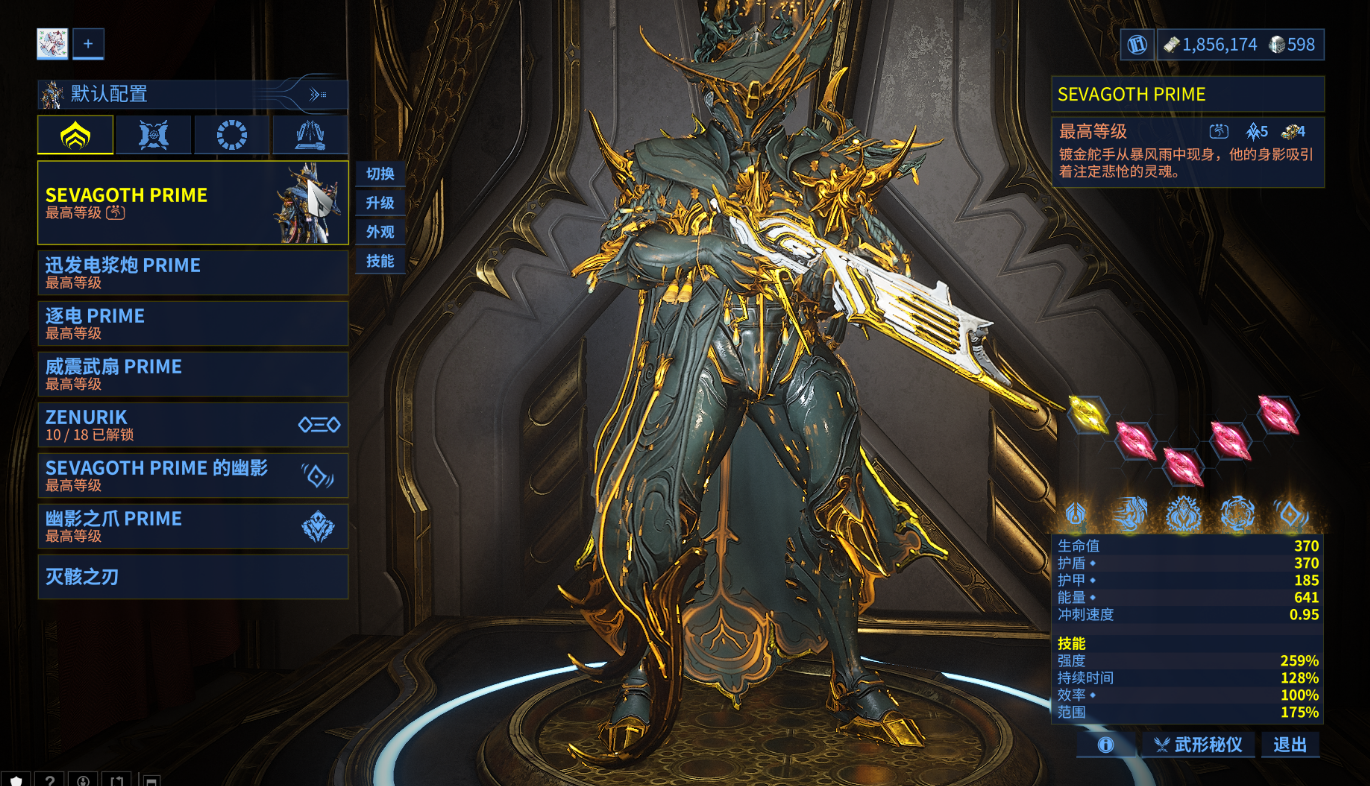Open the 默认配置 loadout dropdown
The height and width of the screenshot is (786, 1370).
tap(192, 94)
